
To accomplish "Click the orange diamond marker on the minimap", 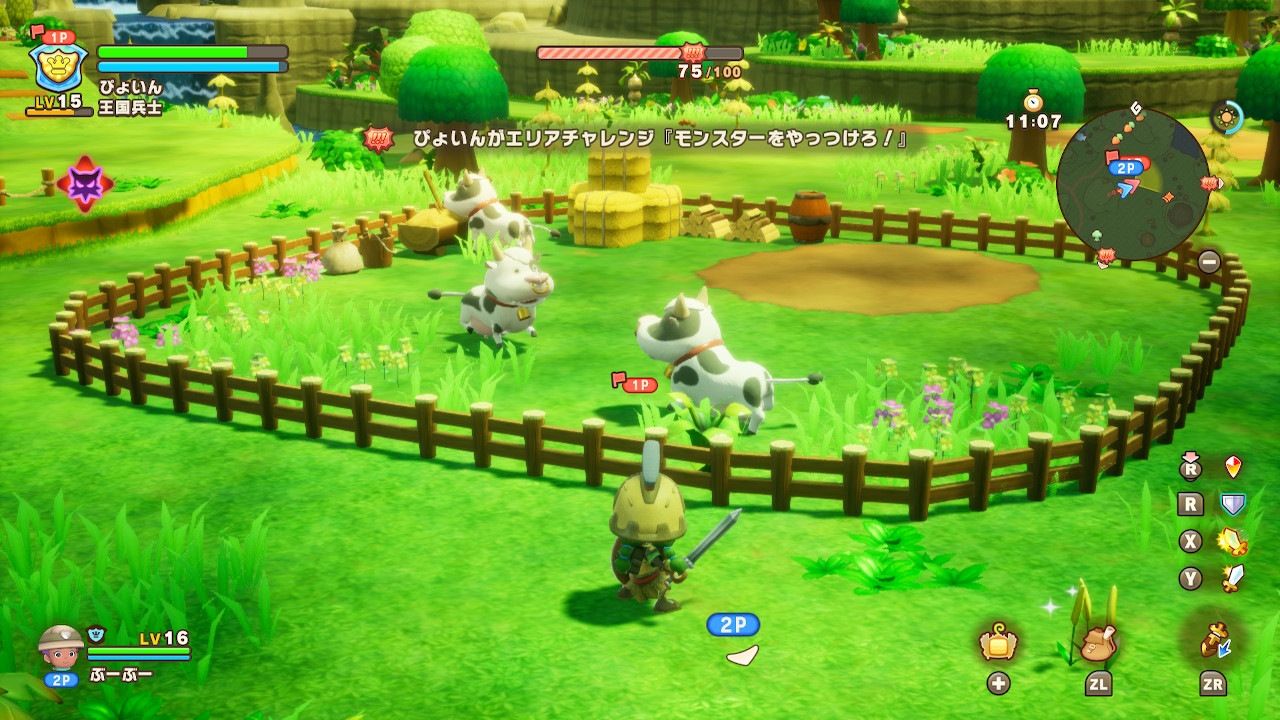I will (x=1166, y=198).
